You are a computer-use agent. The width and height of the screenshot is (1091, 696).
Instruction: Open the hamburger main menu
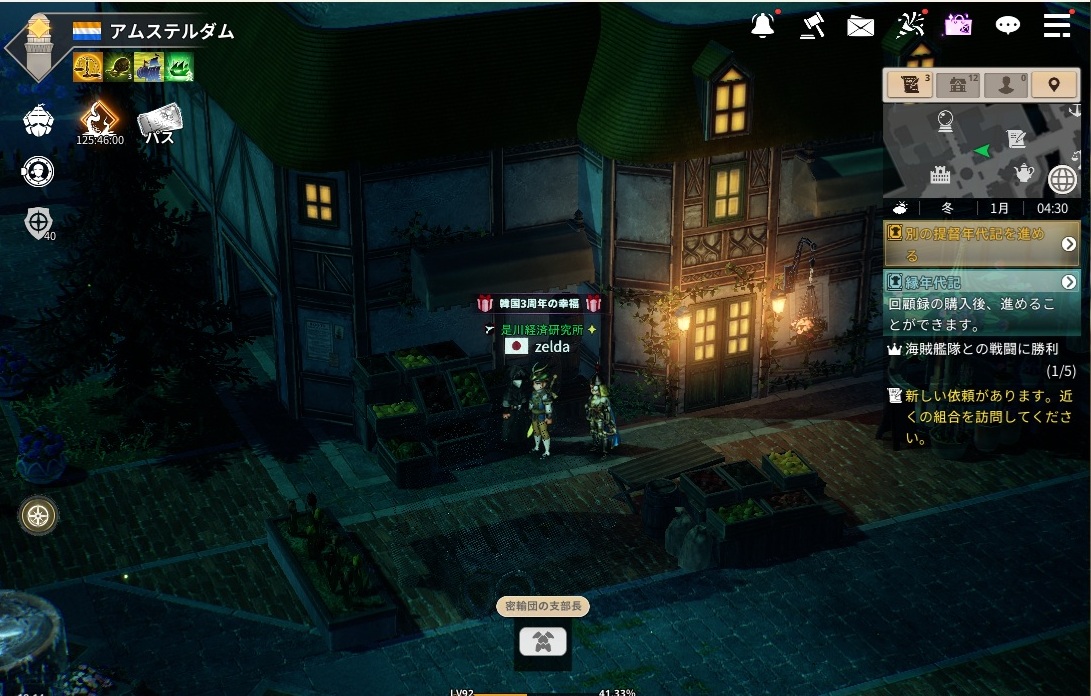click(1057, 26)
